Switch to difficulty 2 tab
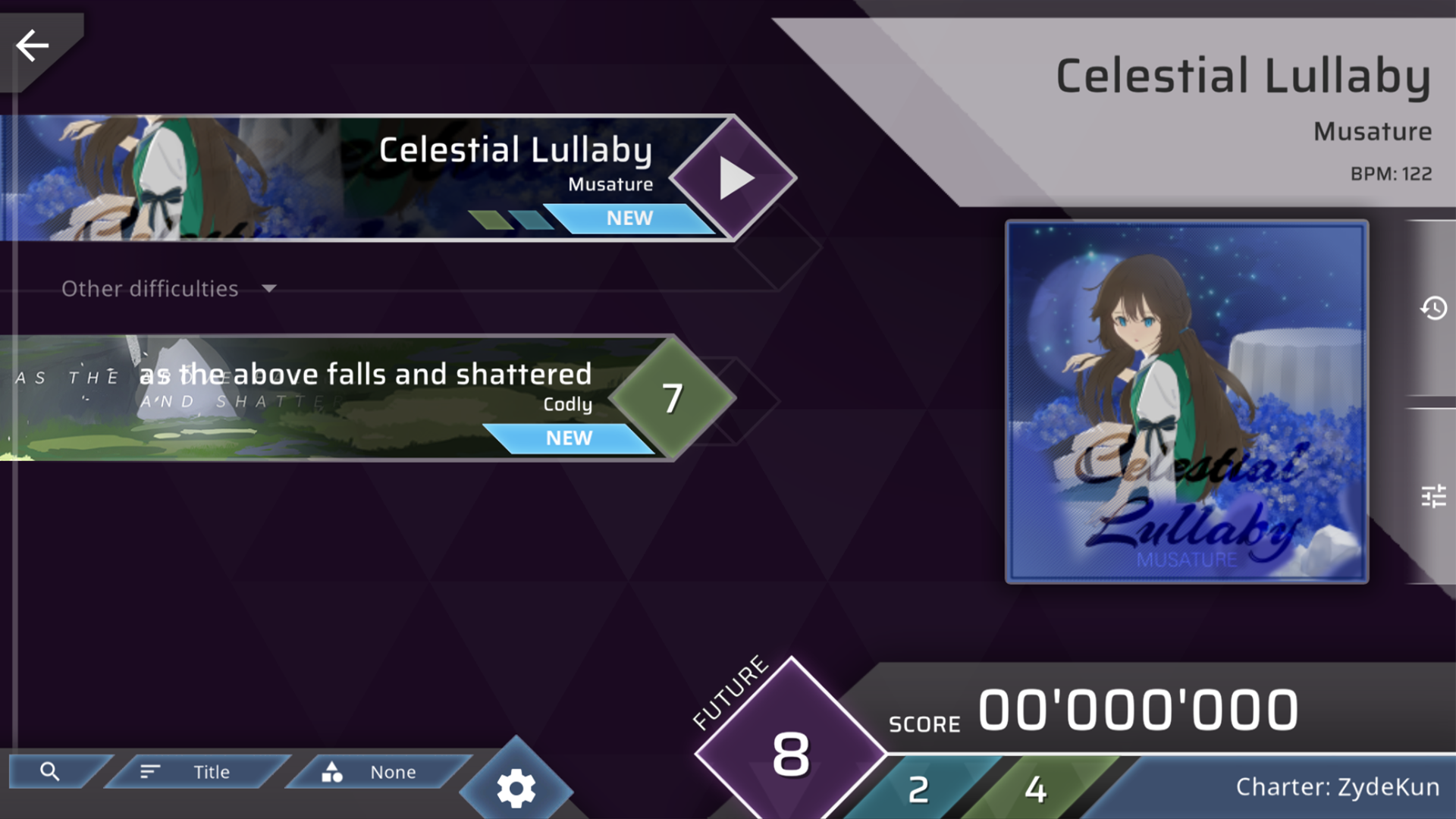The image size is (1456, 819). [x=919, y=790]
